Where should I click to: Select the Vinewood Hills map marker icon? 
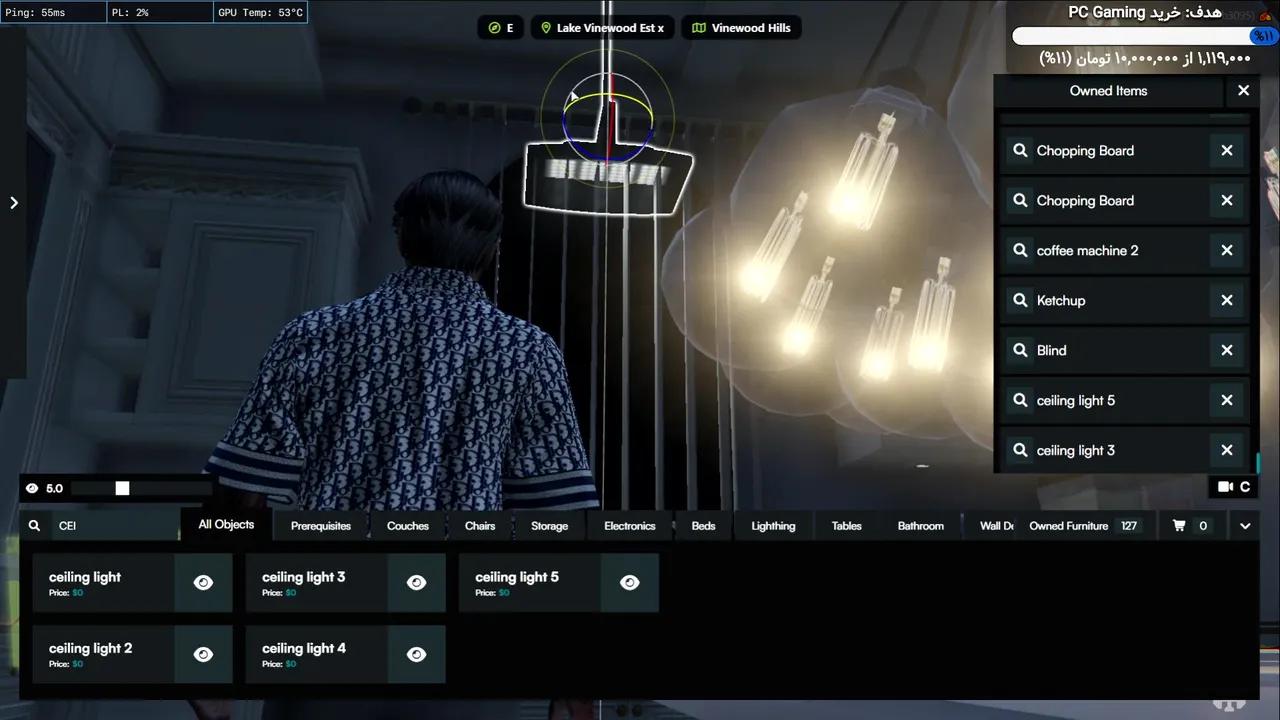point(698,27)
